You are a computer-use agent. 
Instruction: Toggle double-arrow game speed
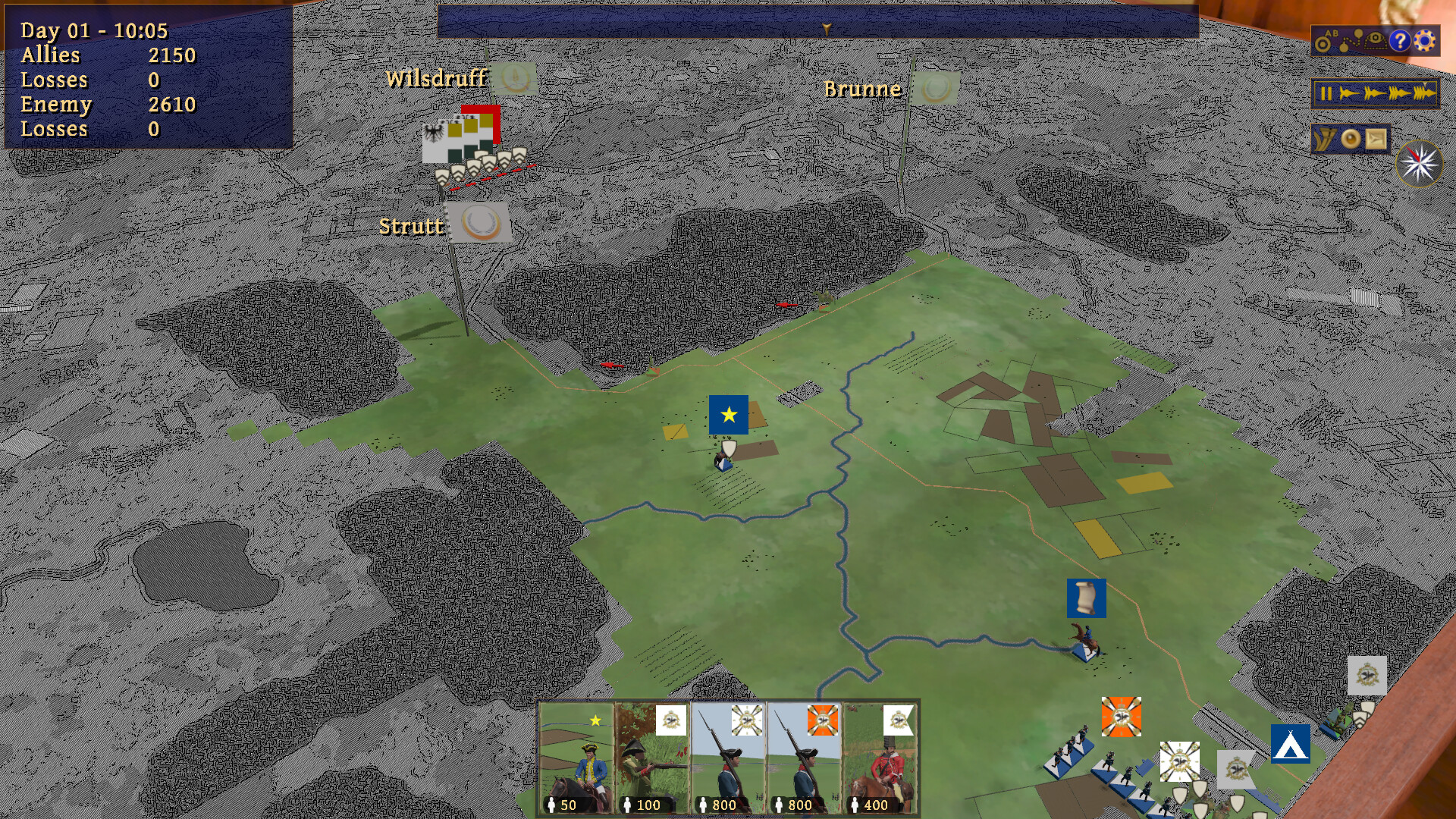pyautogui.click(x=1373, y=92)
